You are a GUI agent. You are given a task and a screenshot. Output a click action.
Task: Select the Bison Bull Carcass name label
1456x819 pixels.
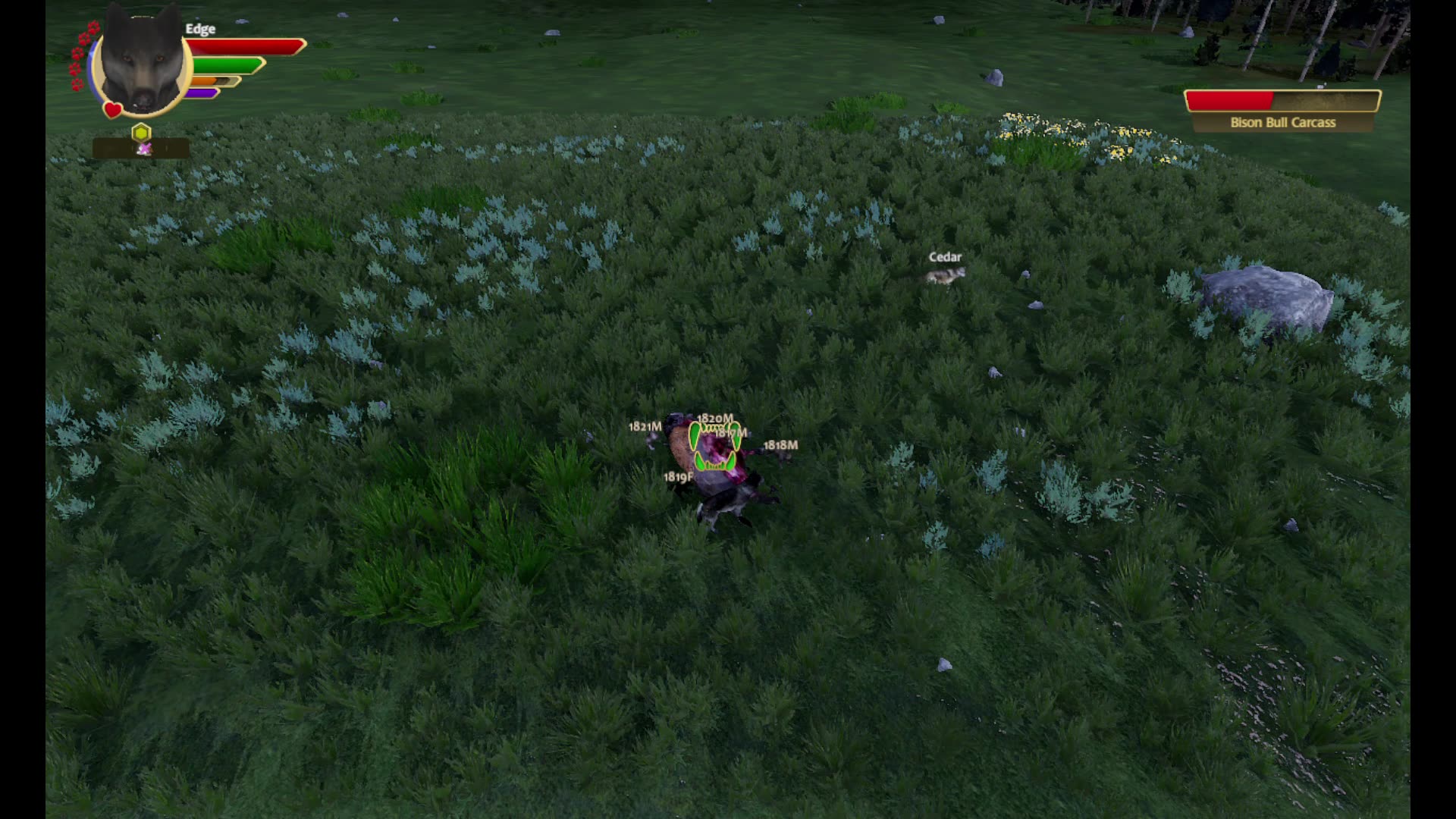[1285, 122]
